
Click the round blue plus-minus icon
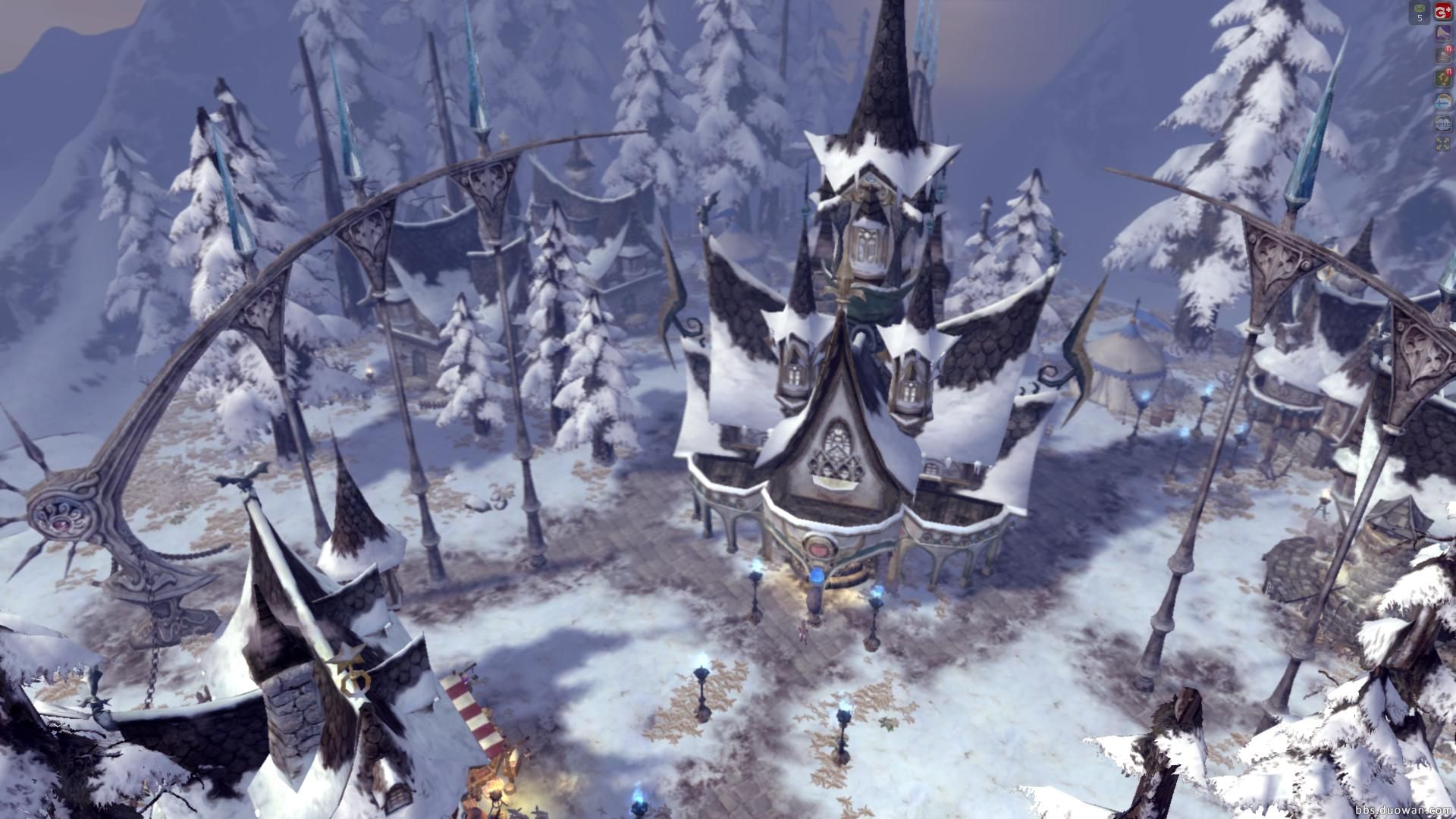click(x=1442, y=100)
